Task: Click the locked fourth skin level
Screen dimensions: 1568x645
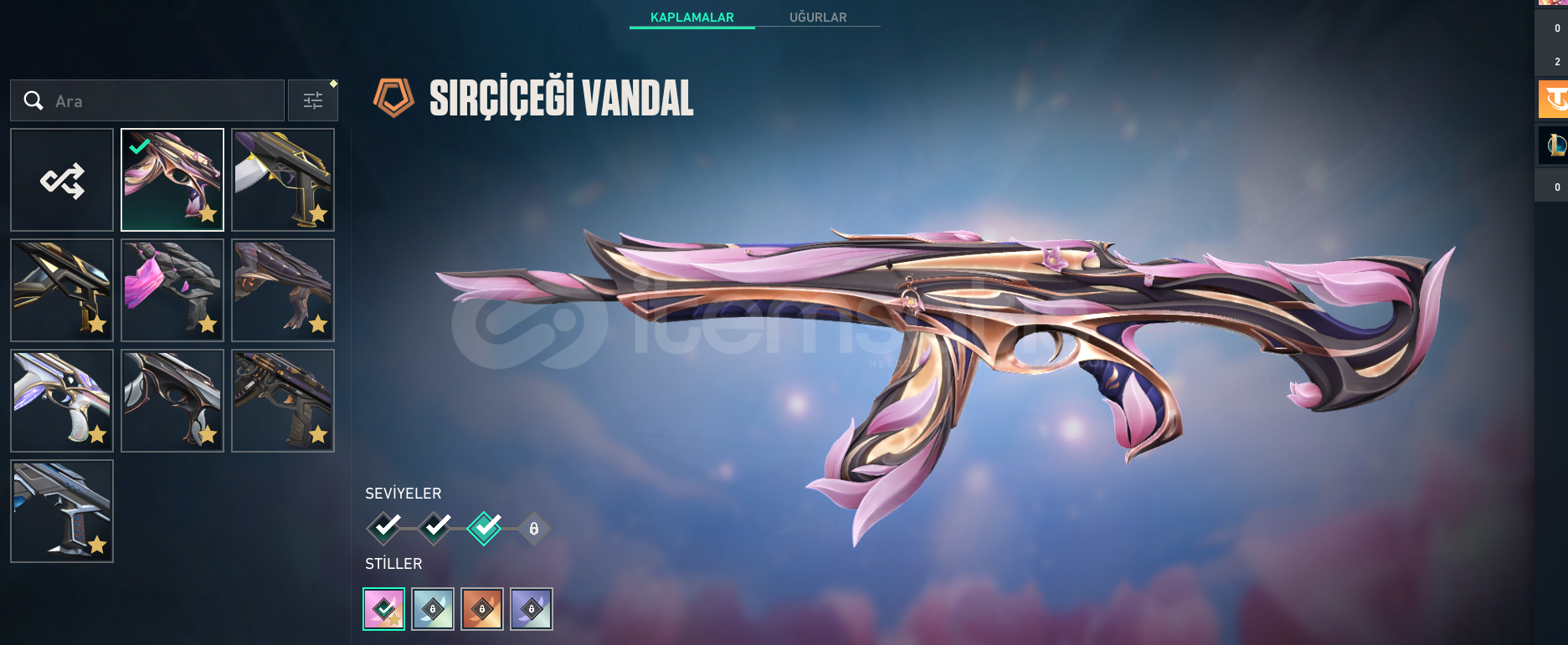Action: click(533, 529)
